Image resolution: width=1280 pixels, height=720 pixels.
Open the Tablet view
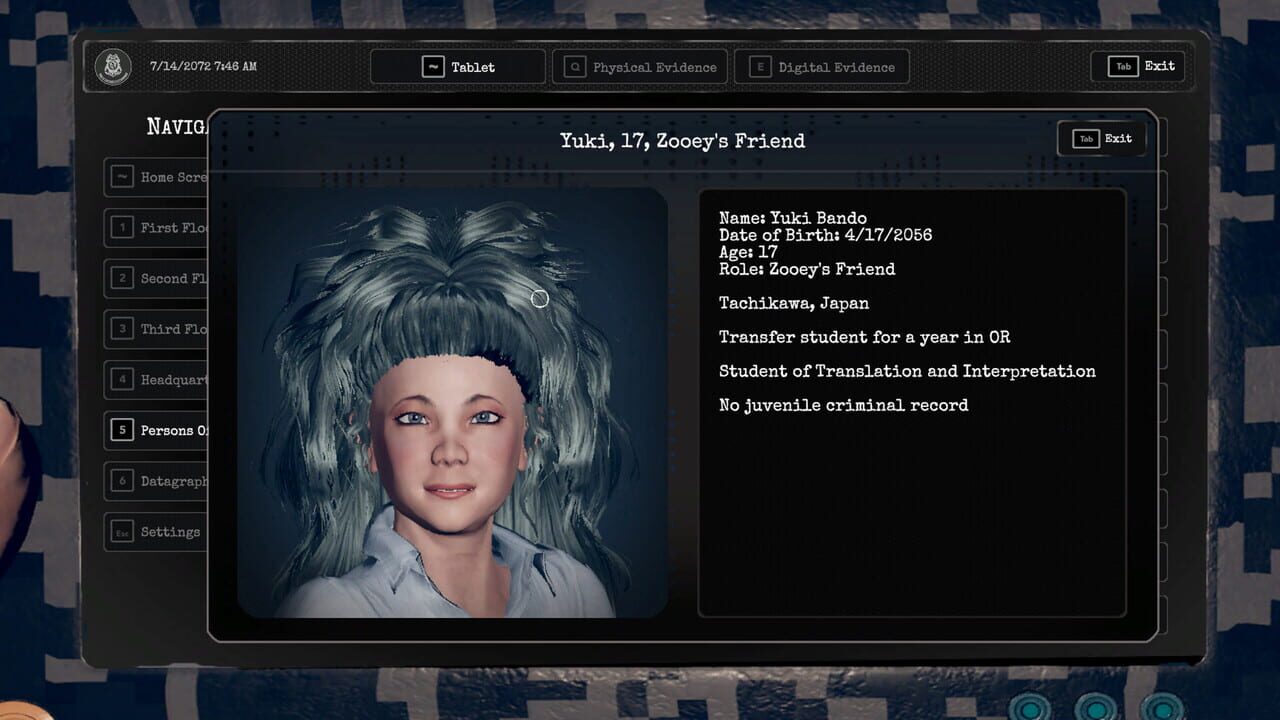[x=457, y=67]
